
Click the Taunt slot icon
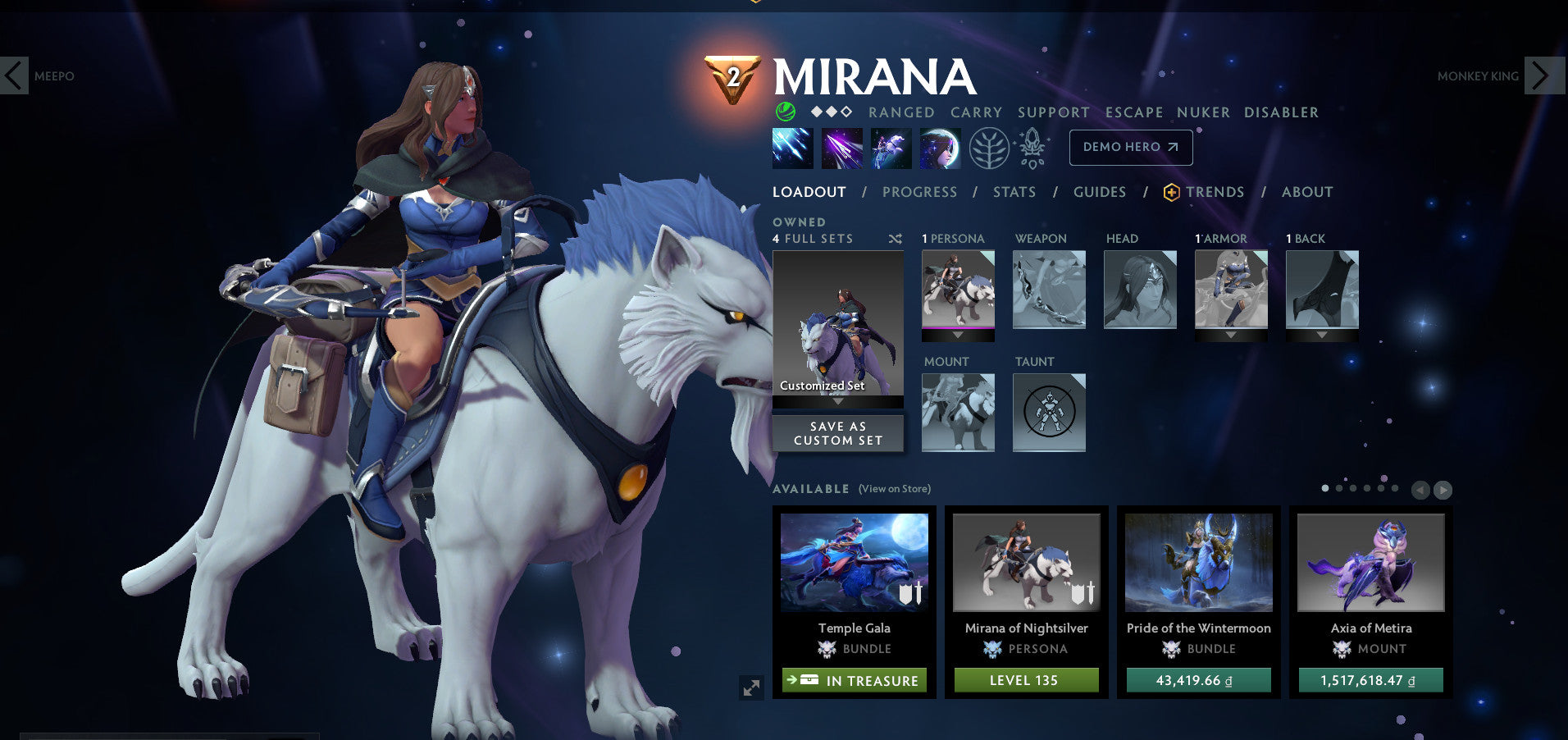click(1050, 413)
